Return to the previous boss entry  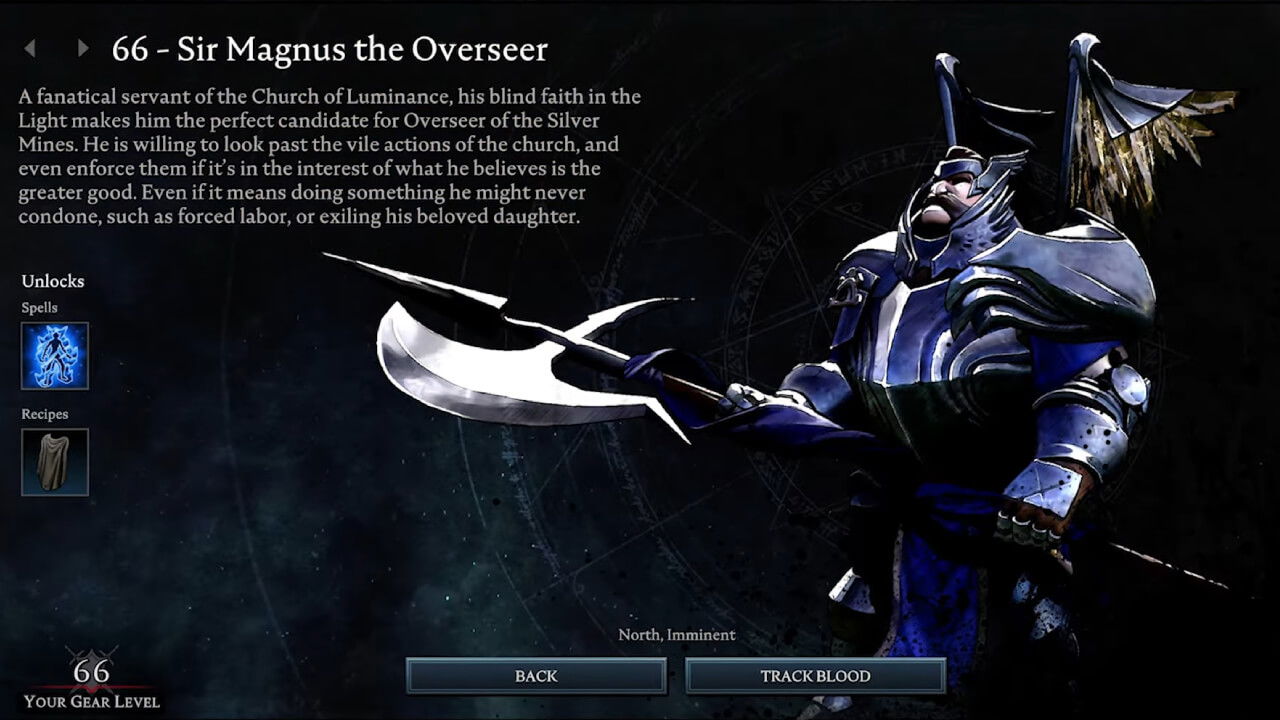30,47
